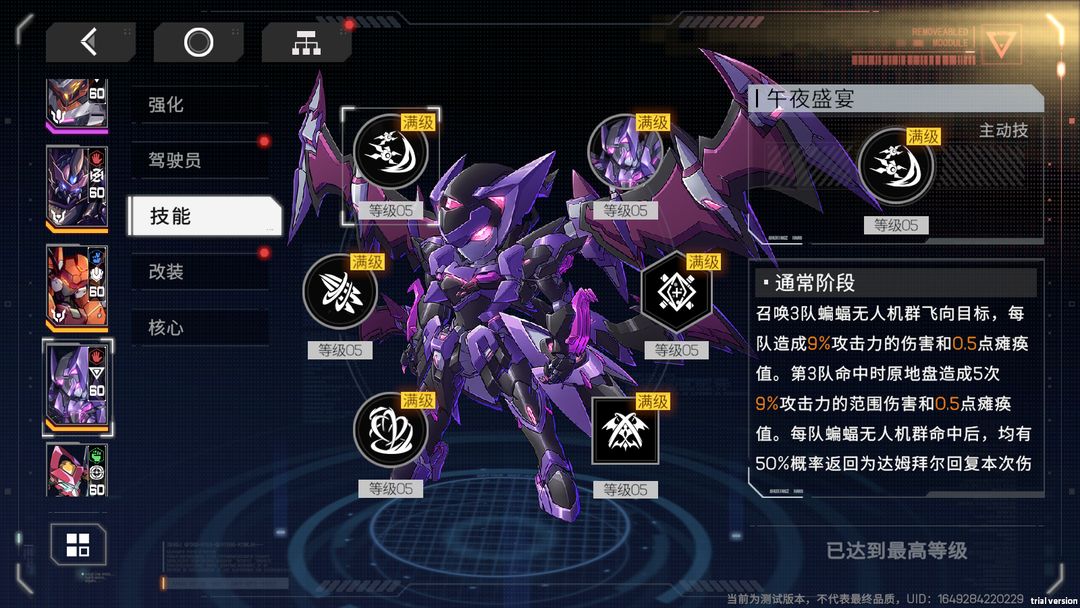This screenshot has width=1080, height=608.
Task: Select the swirling petals skill icon
Action: pyautogui.click(x=391, y=431)
